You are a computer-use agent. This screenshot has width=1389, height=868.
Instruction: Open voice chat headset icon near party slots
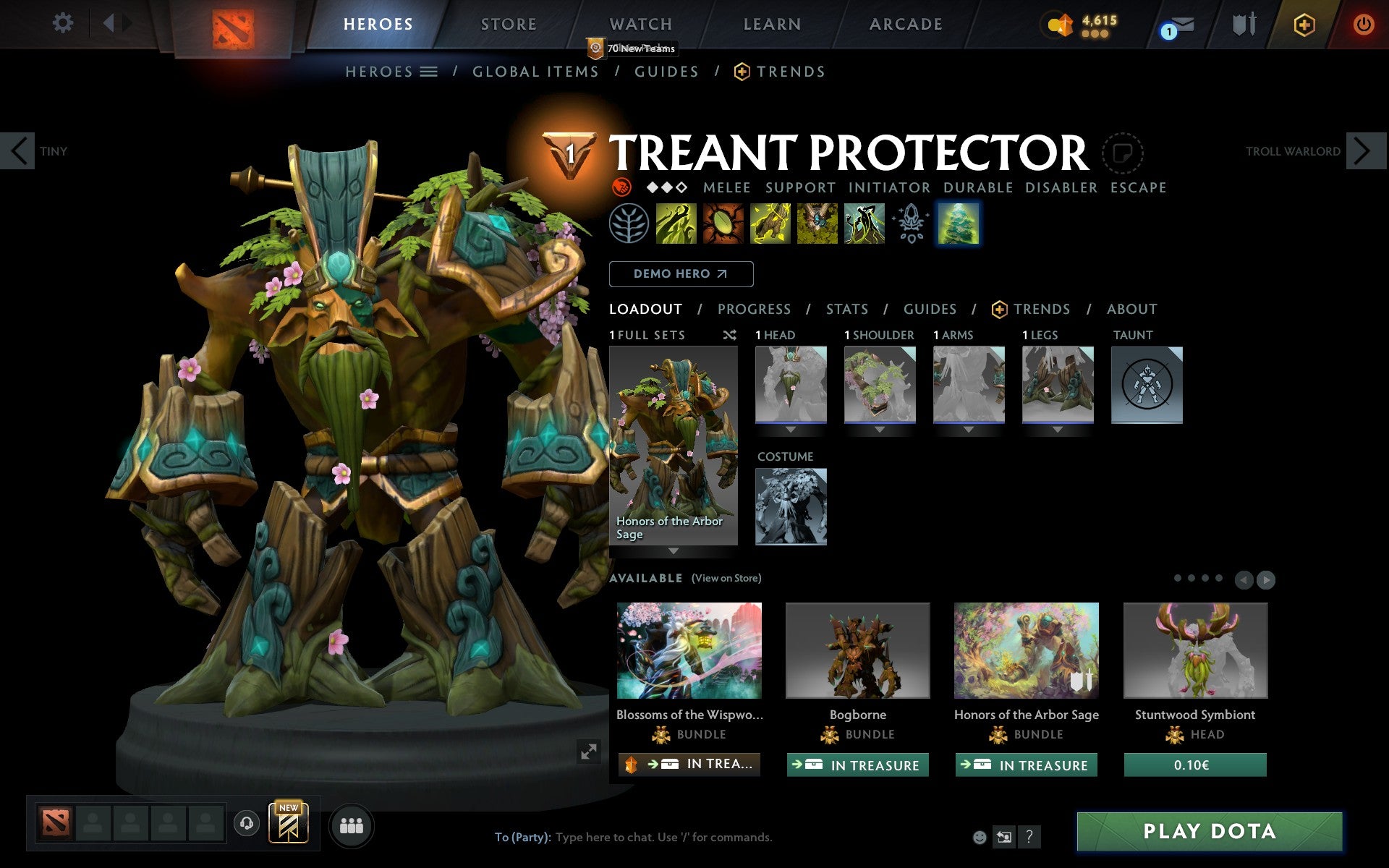[247, 822]
